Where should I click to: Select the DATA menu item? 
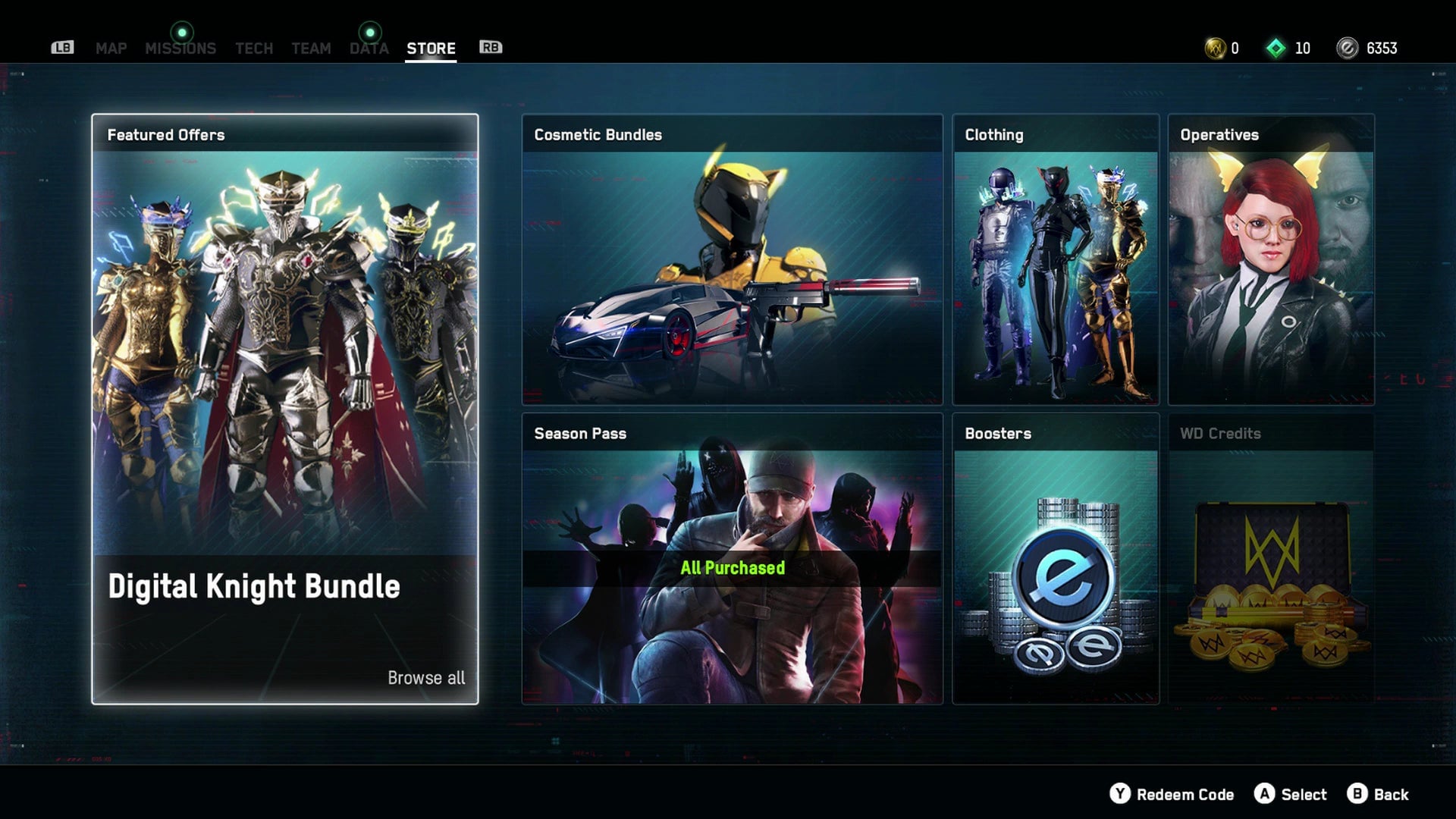[x=369, y=48]
